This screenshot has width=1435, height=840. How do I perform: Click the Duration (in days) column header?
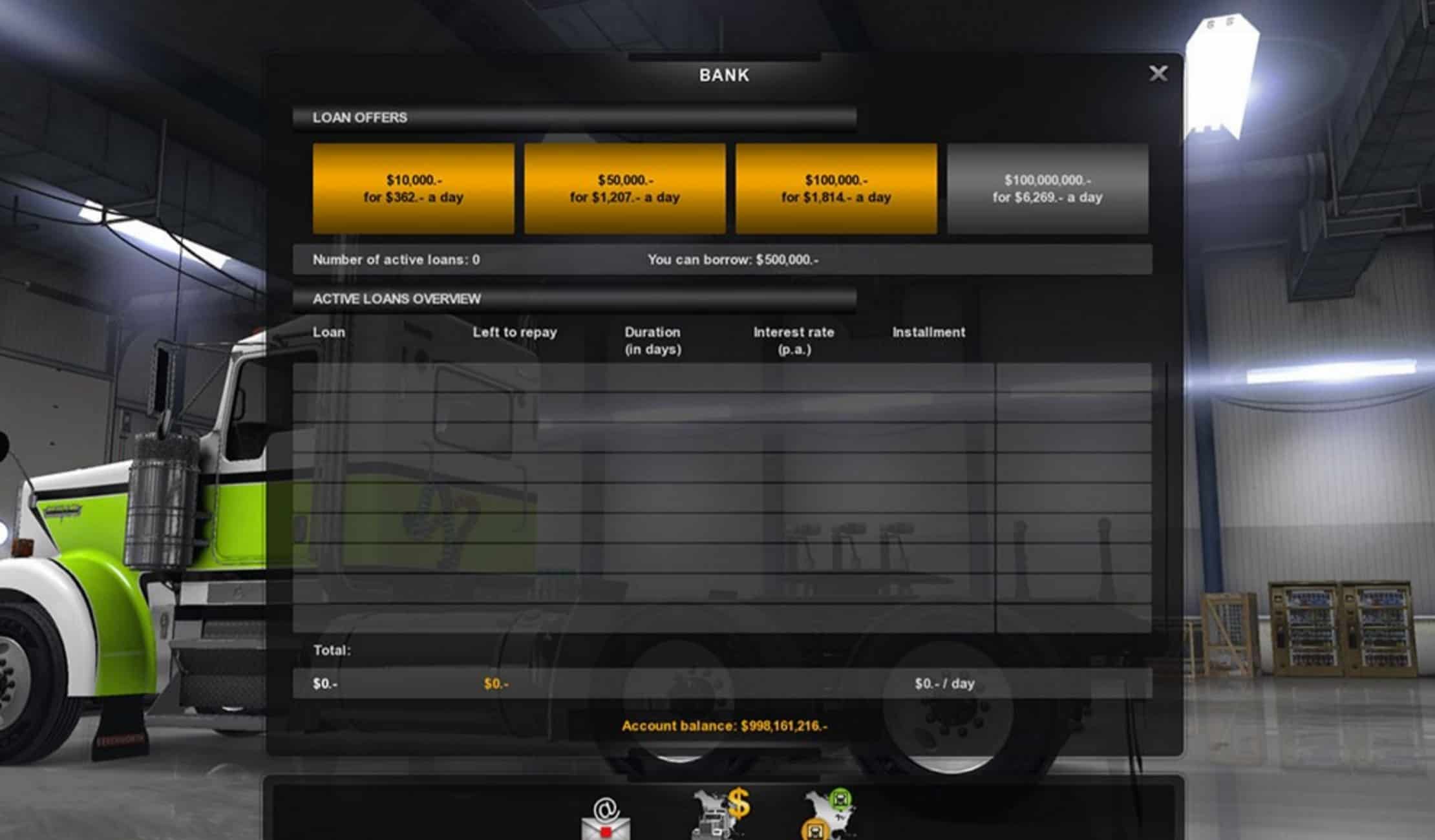coord(652,339)
